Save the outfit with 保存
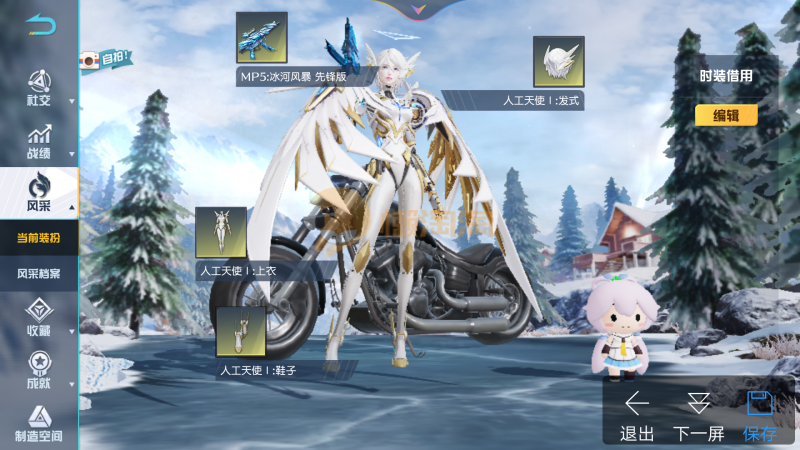The height and width of the screenshot is (450, 800). click(760, 415)
